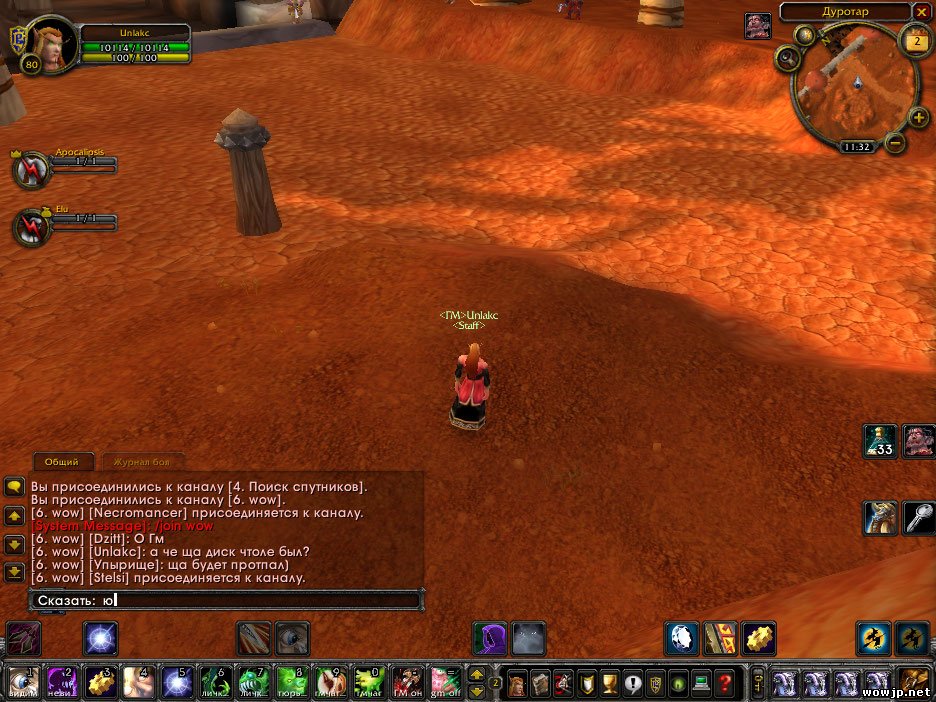This screenshot has width=936, height=702.
Task: Open the red question mark help button
Action: pos(725,684)
